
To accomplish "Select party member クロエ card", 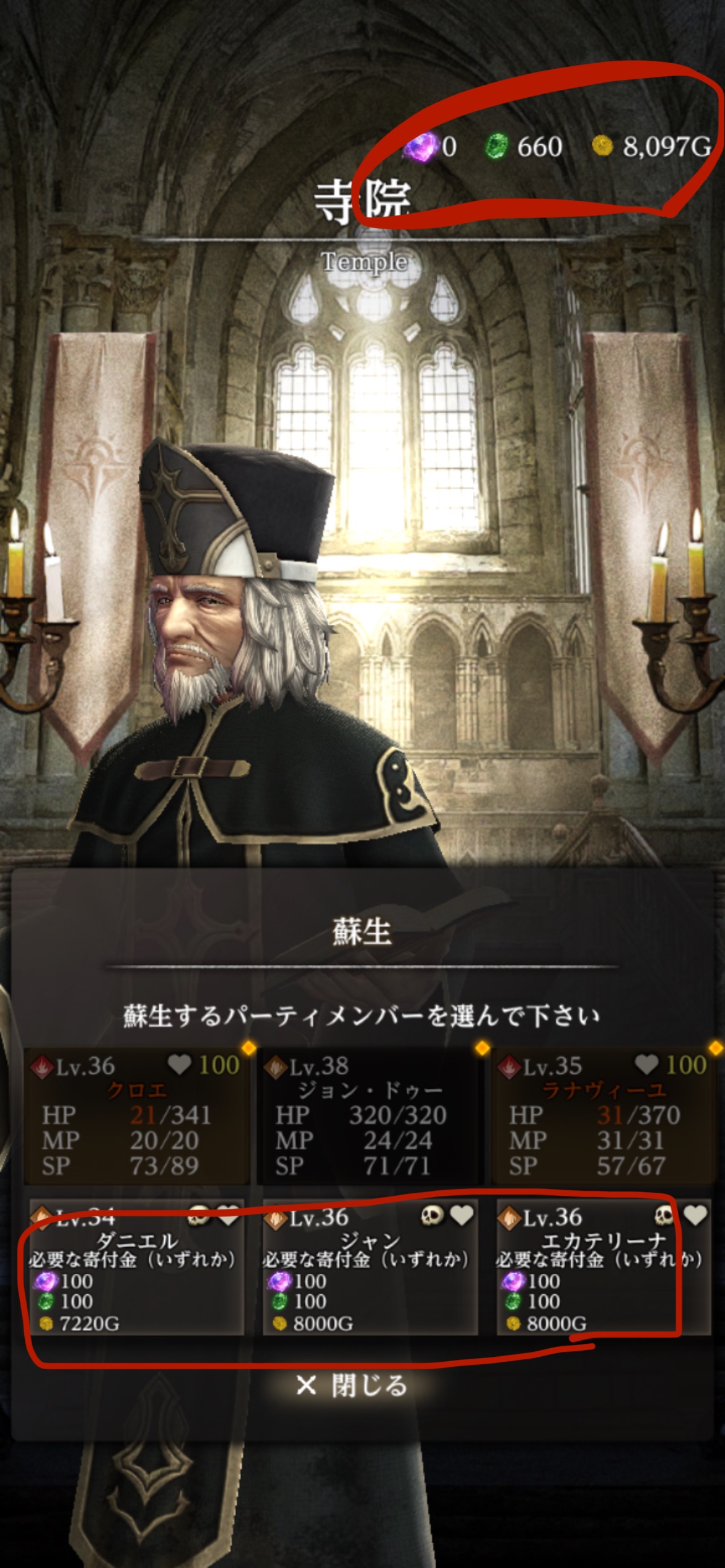I will (136, 1115).
